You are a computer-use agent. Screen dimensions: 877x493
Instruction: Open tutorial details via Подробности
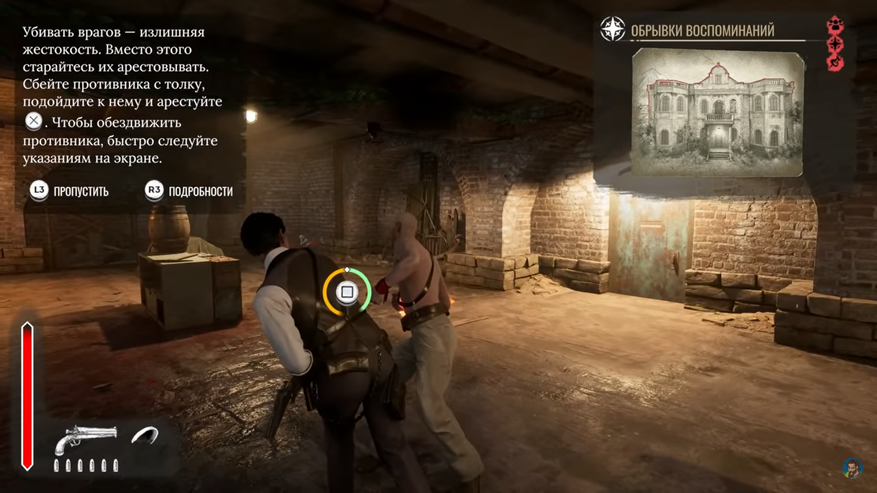(189, 190)
